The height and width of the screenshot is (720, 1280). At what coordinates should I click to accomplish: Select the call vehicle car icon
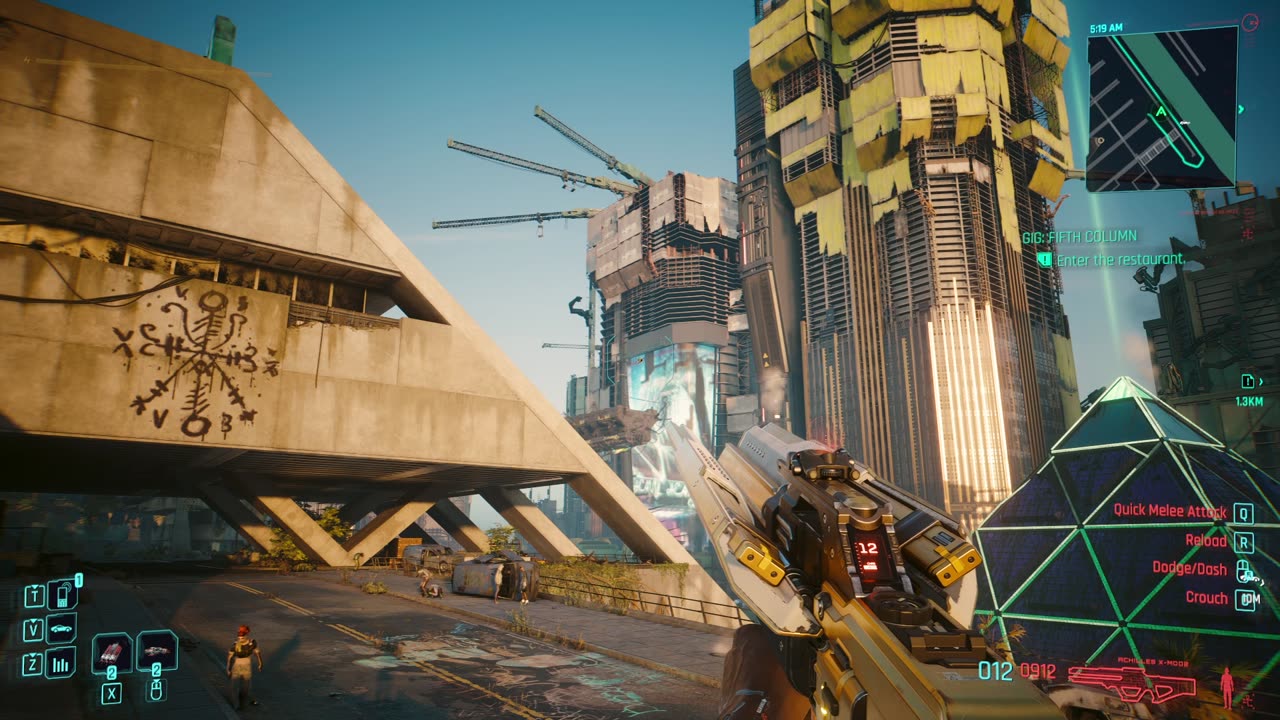coord(62,629)
